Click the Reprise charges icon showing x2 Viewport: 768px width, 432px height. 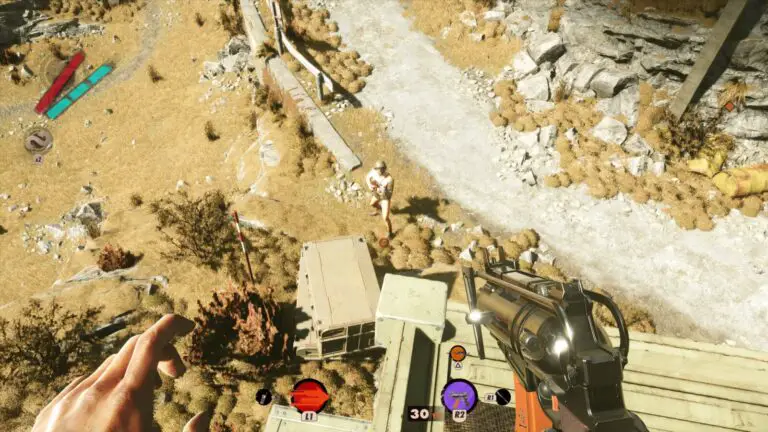point(38,140)
